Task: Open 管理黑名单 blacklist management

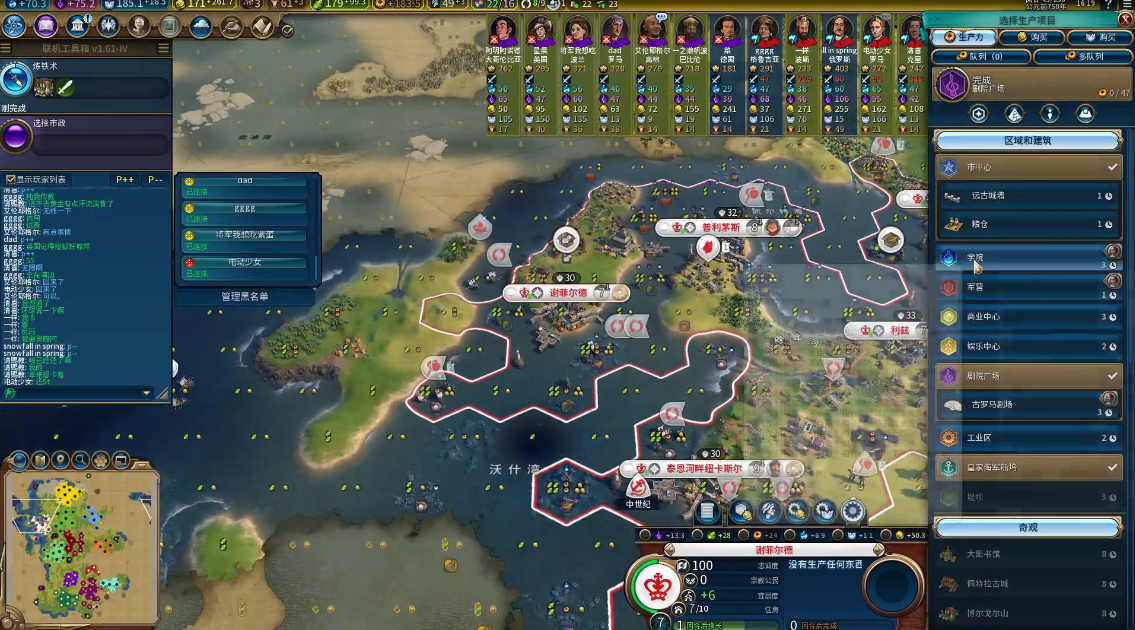Action: click(246, 296)
